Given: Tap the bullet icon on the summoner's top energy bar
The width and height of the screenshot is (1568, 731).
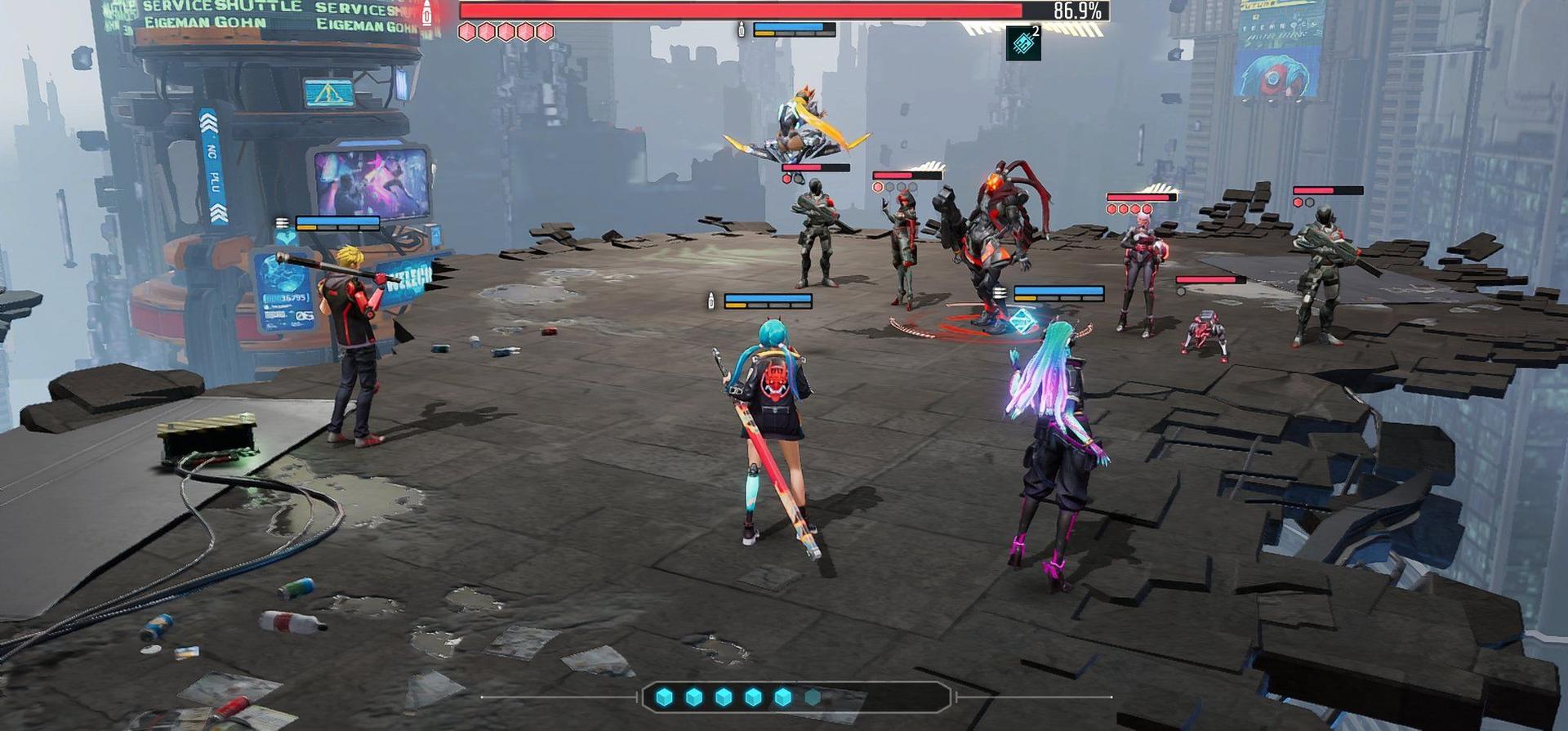Looking at the screenshot, I should coord(742,29).
